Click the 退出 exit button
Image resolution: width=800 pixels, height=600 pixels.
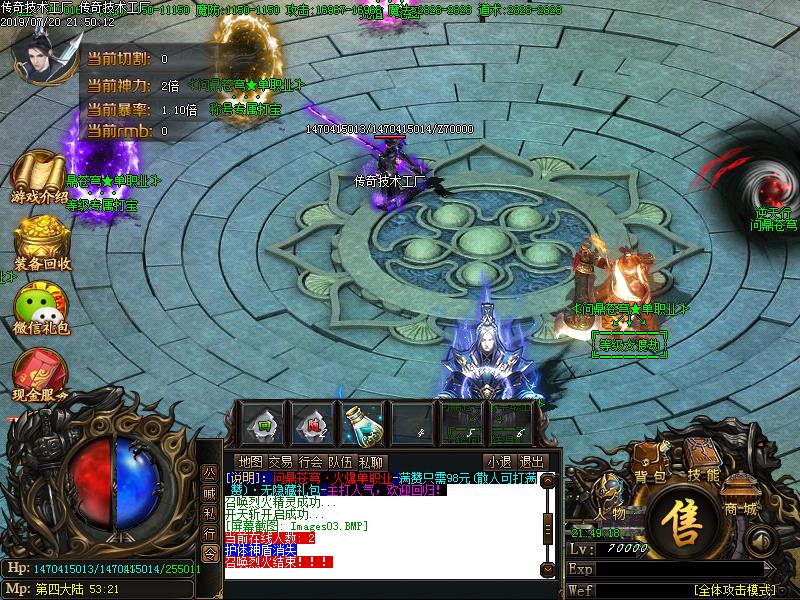click(x=532, y=461)
